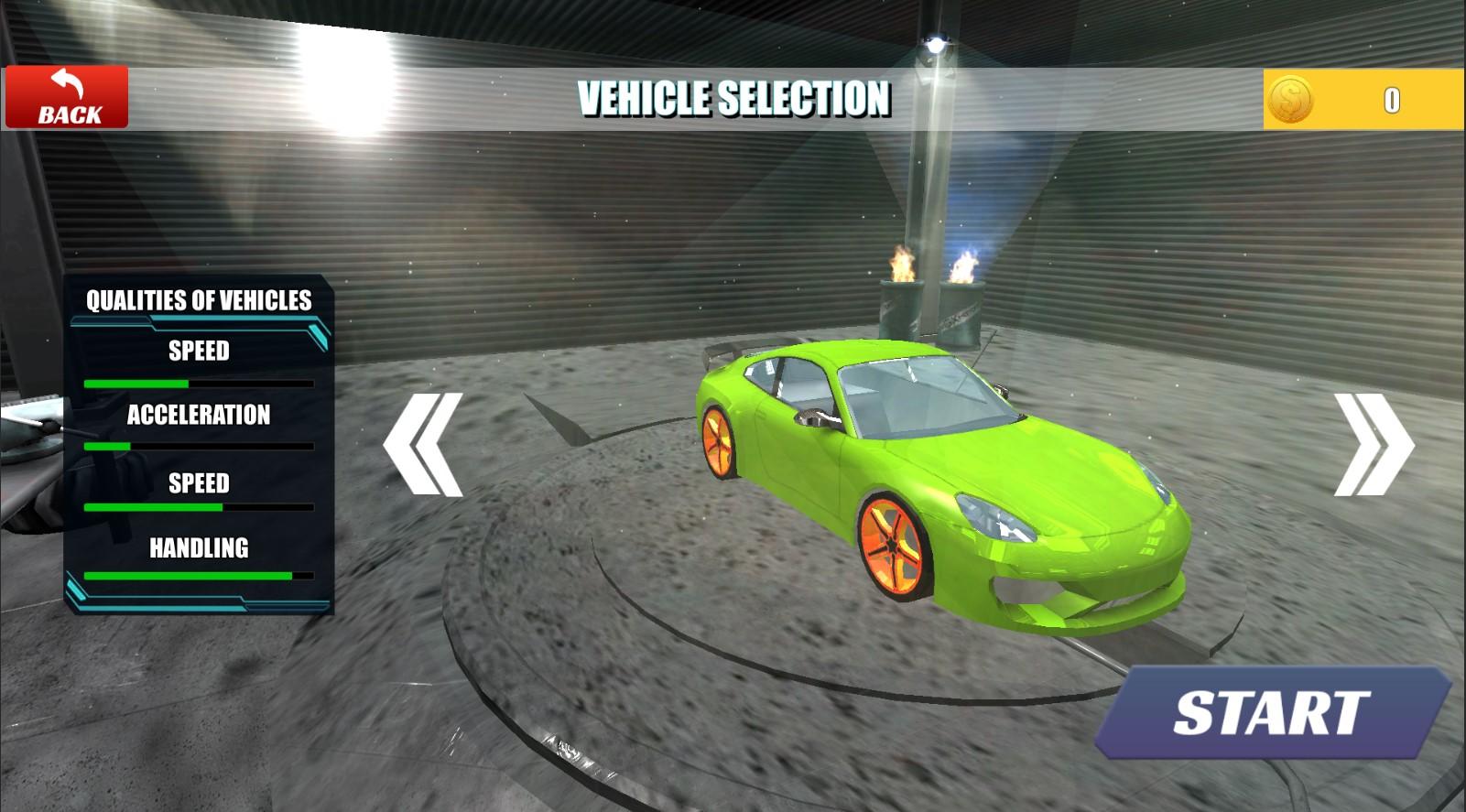The height and width of the screenshot is (812, 1466).
Task: Click the ACCELERATION label text
Action: tap(198, 417)
